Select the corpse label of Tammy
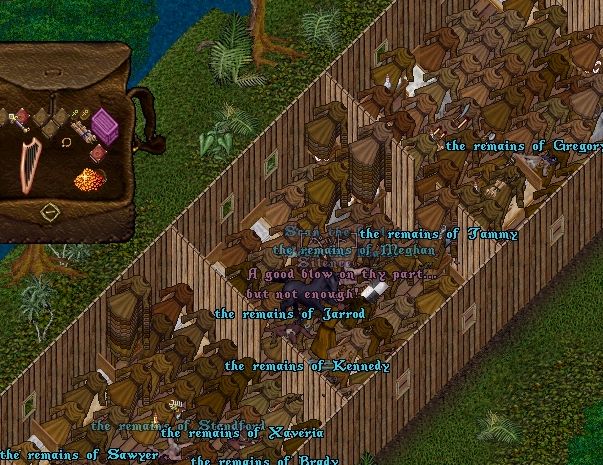Screen dimensions: 603x465 pyautogui.click(x=438, y=234)
